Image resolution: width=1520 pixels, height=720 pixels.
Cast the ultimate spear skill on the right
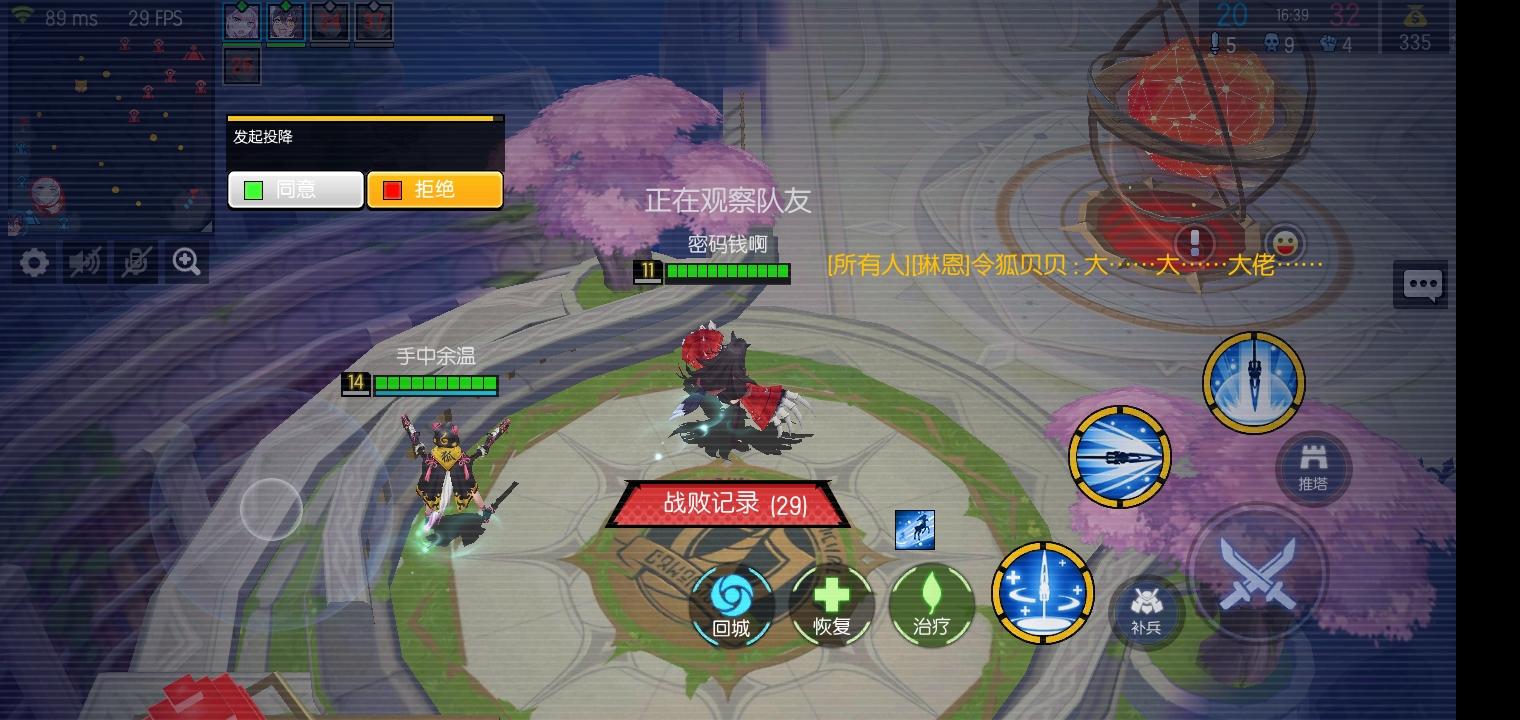coord(1254,382)
